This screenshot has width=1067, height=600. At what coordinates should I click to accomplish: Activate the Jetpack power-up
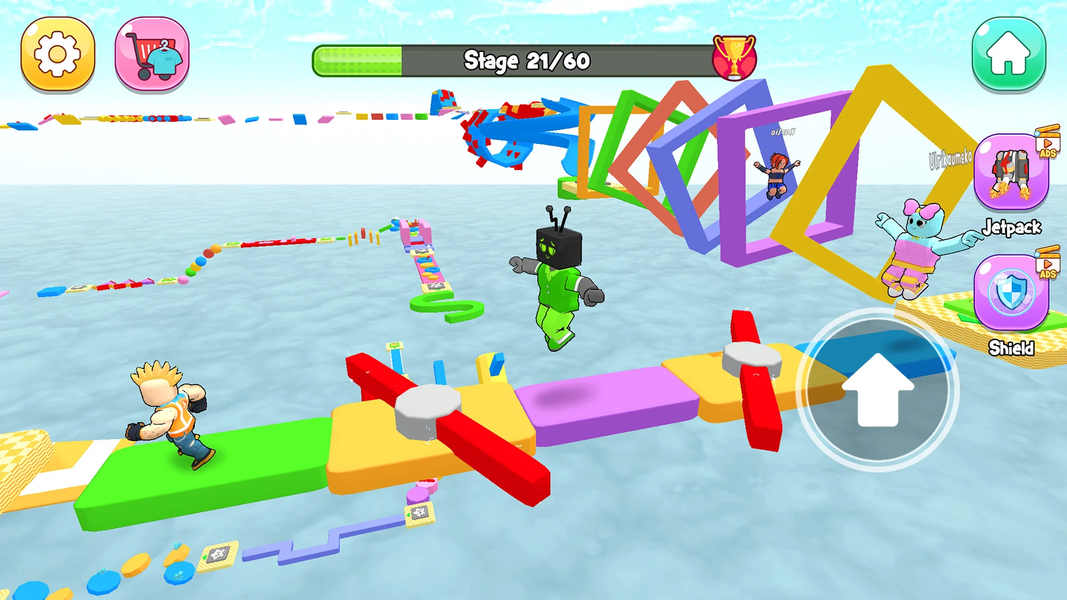[x=1010, y=173]
